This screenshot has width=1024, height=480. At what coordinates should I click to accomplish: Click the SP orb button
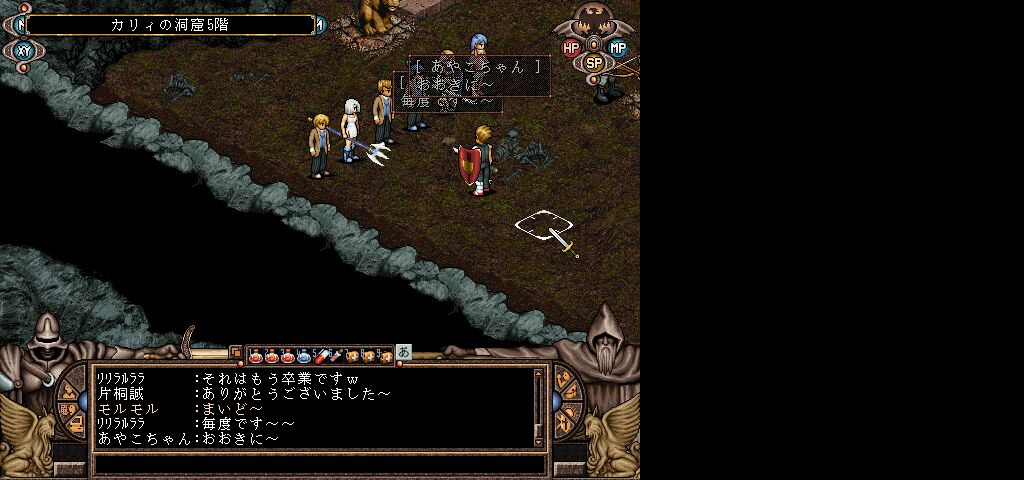coord(594,62)
